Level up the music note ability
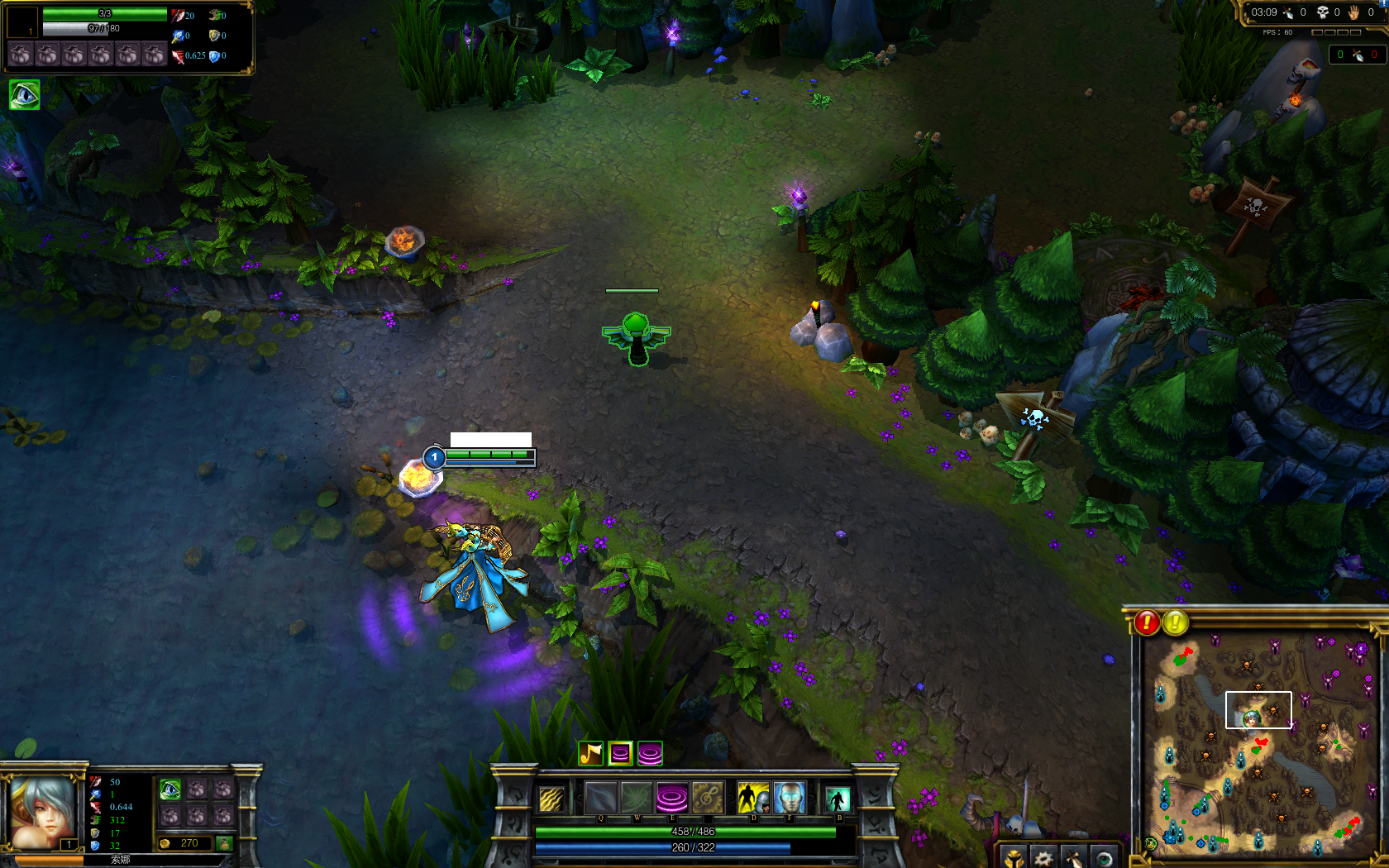The height and width of the screenshot is (868, 1389). [590, 753]
